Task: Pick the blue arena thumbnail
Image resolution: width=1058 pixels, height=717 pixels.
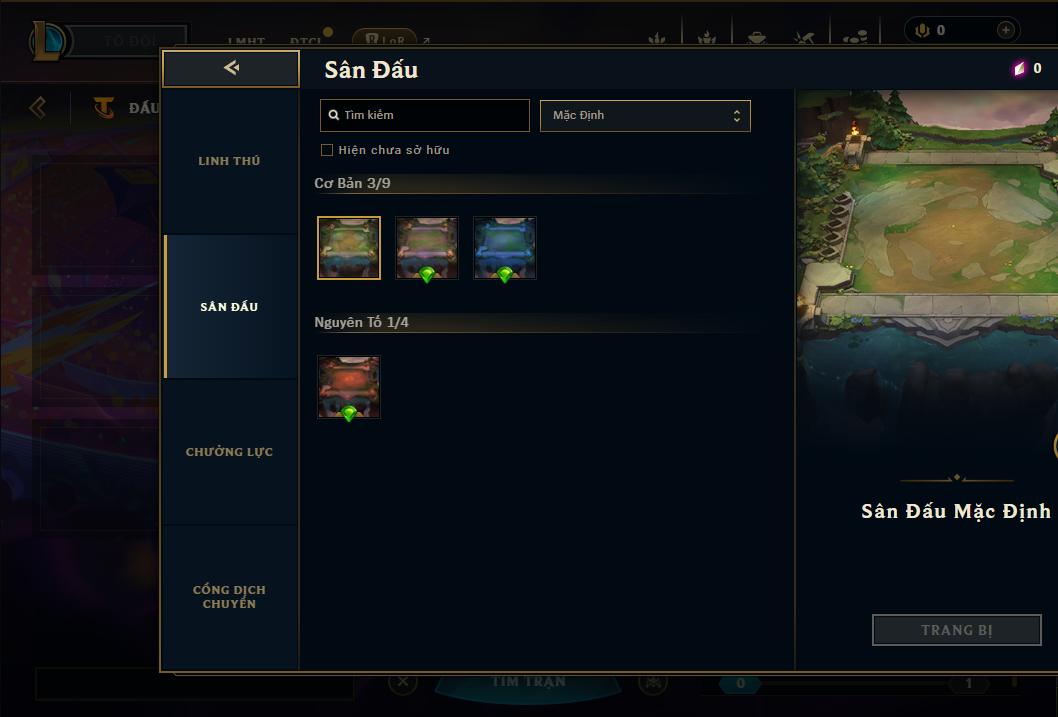Action: [x=505, y=248]
